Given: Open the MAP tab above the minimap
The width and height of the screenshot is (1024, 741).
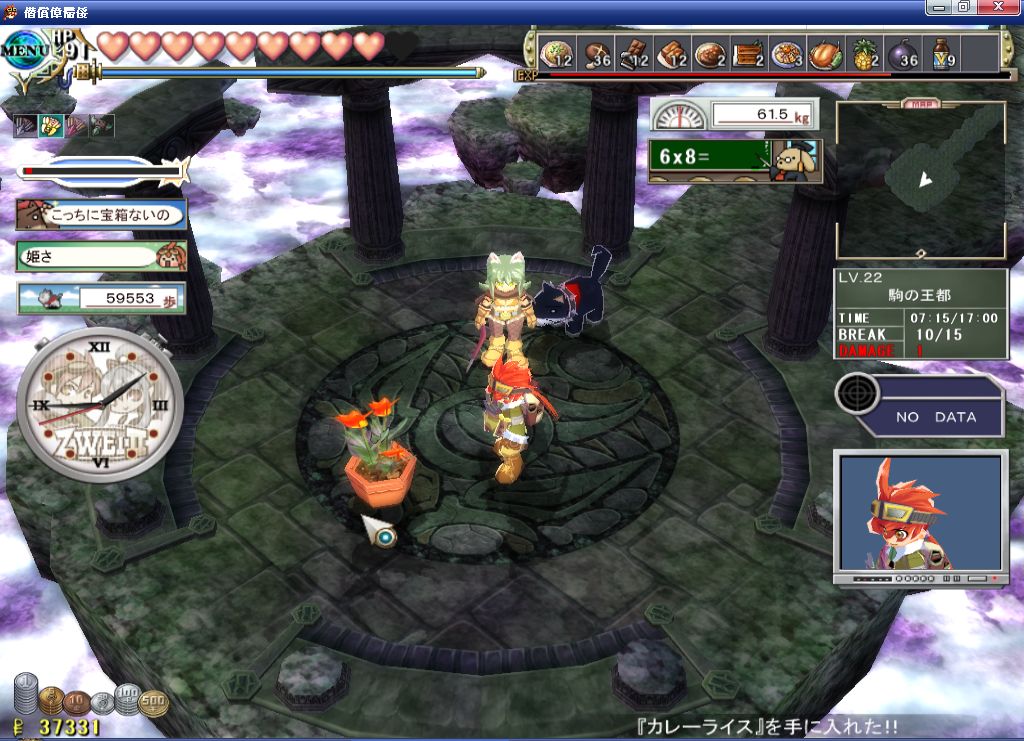Looking at the screenshot, I should point(920,103).
